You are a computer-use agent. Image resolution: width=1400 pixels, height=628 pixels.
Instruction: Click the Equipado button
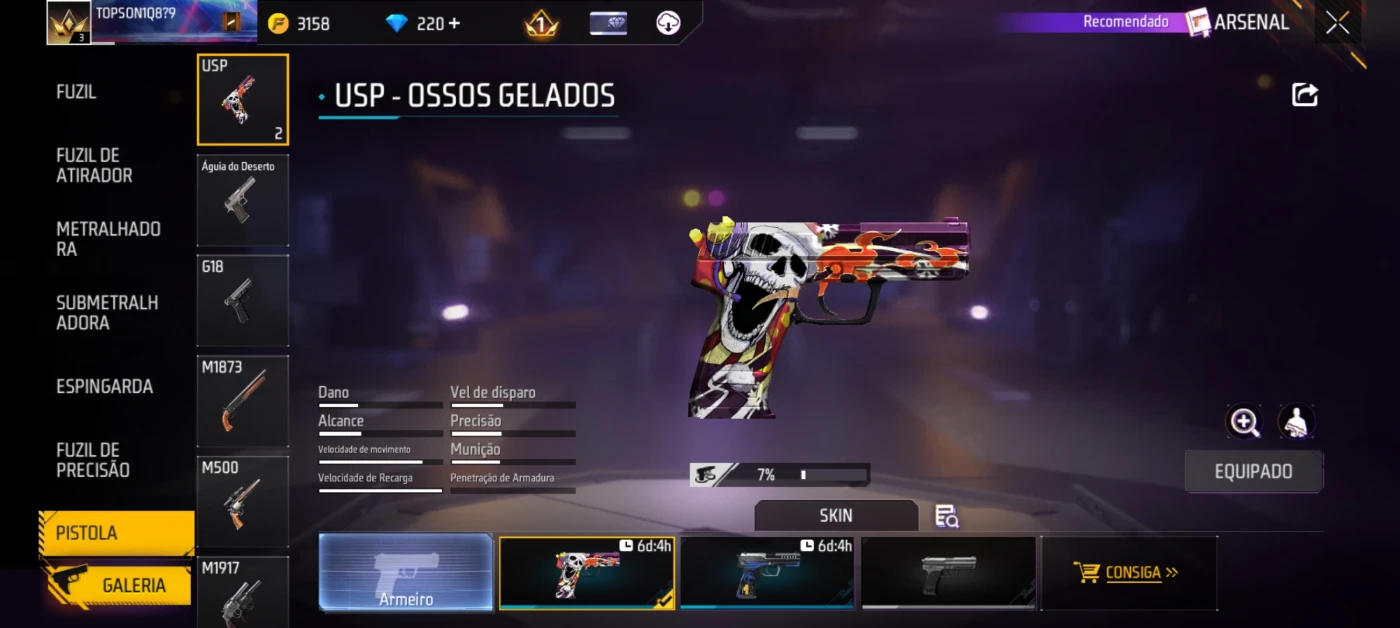click(x=1253, y=472)
